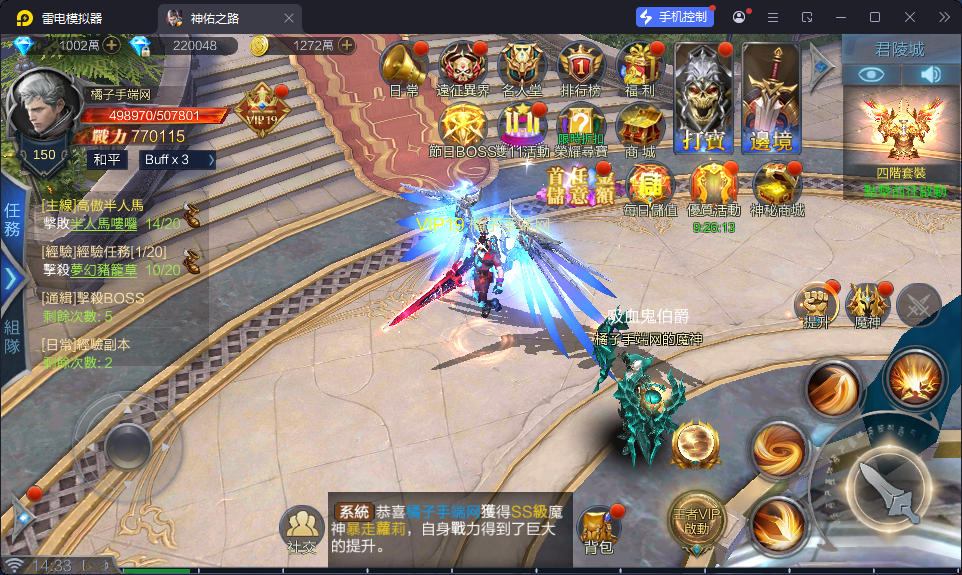Screen dimensions: 962x575
Task: Open the 商城 treasure chest shop
Action: tap(639, 128)
